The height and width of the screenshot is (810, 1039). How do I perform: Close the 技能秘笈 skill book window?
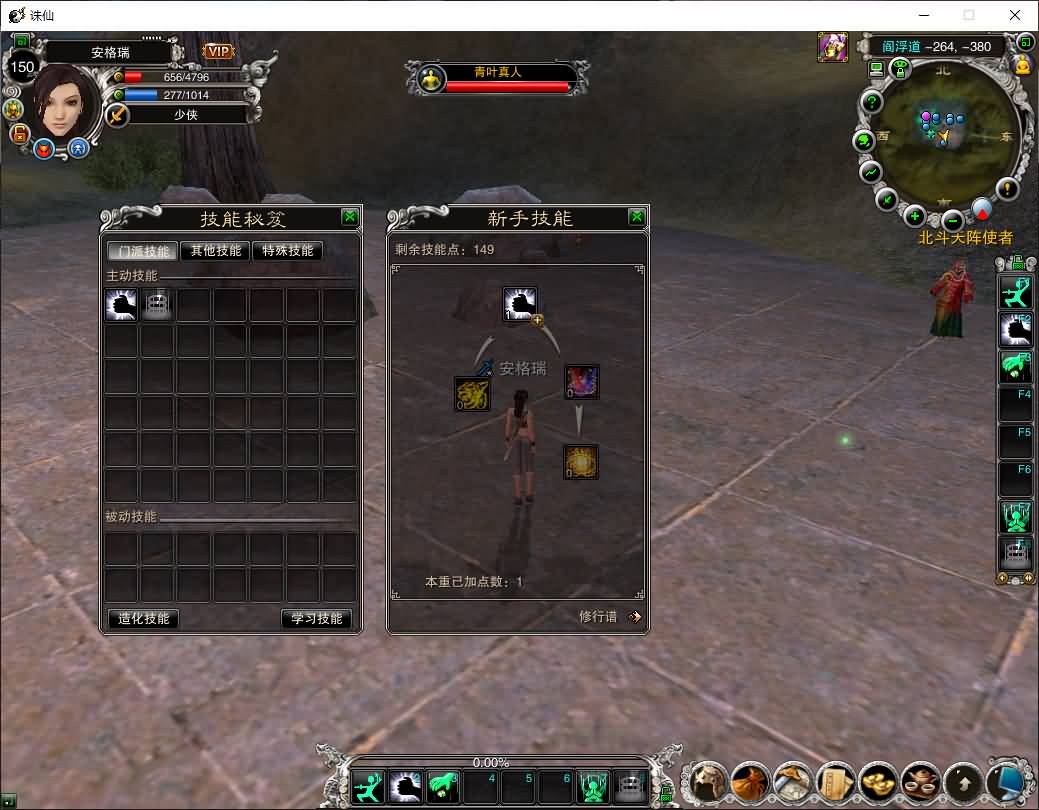(x=349, y=216)
